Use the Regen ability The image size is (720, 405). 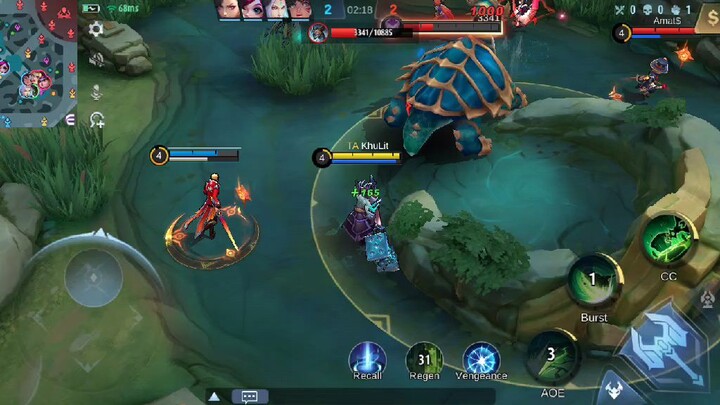tap(424, 358)
